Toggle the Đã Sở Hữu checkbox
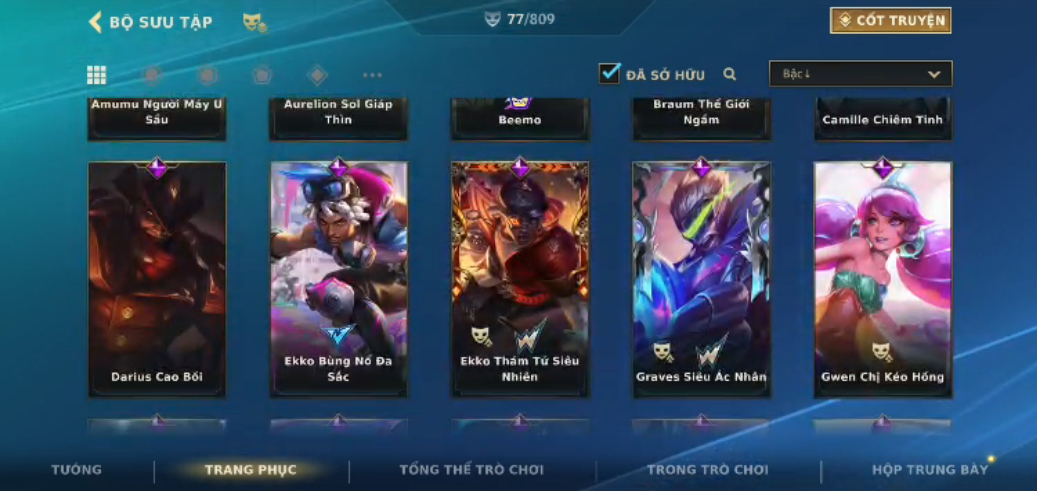 (609, 73)
